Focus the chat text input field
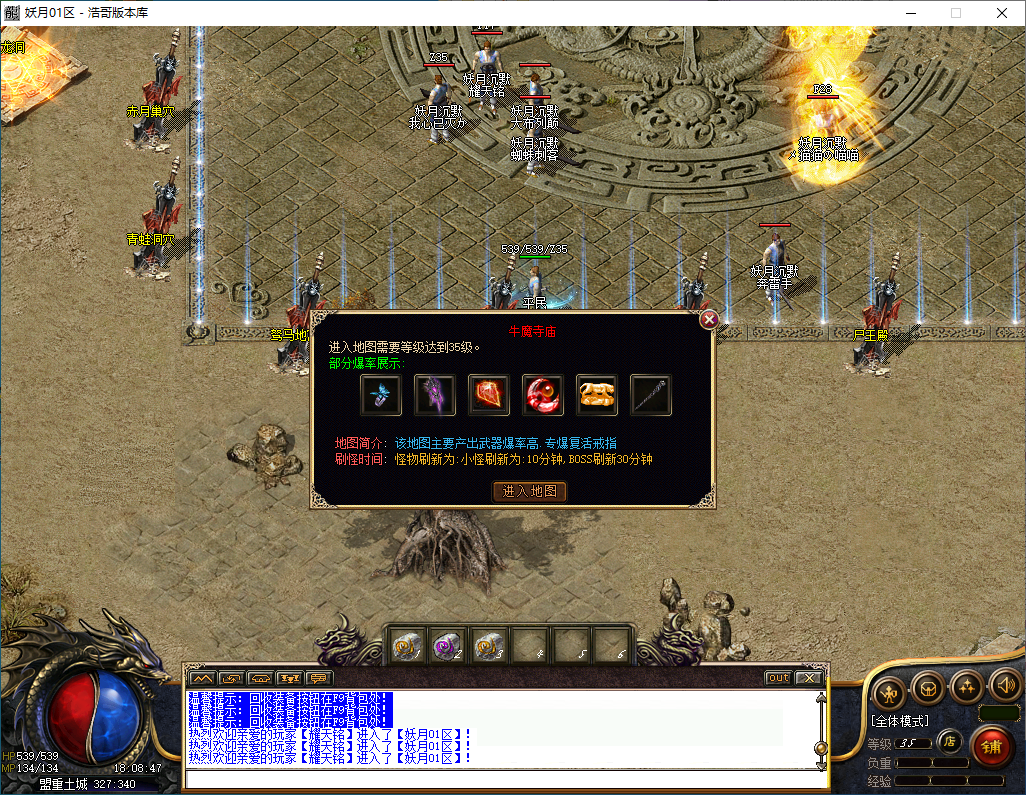 pos(500,778)
